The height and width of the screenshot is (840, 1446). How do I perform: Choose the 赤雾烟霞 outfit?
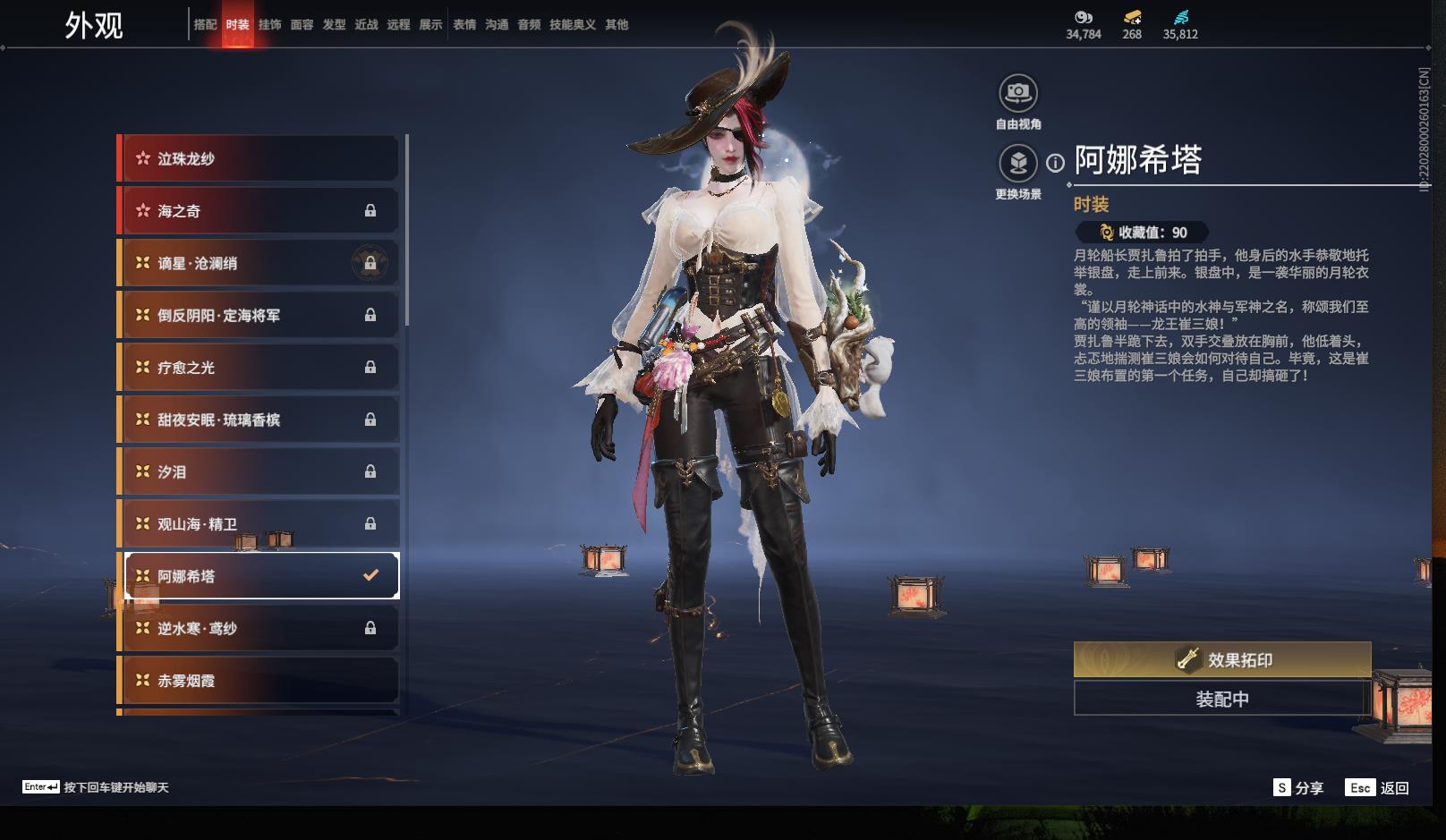pyautogui.click(x=259, y=681)
